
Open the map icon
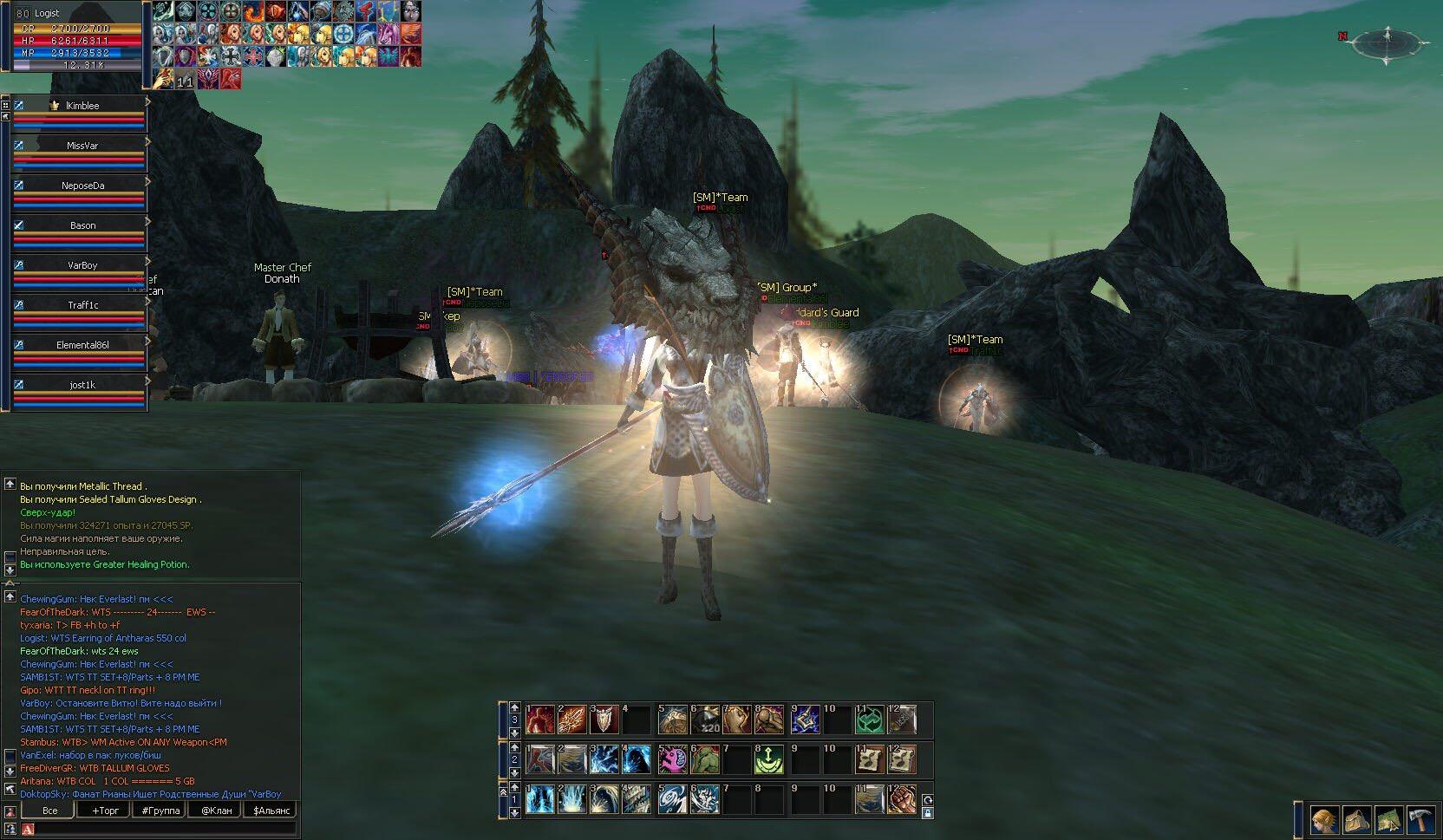1388,819
